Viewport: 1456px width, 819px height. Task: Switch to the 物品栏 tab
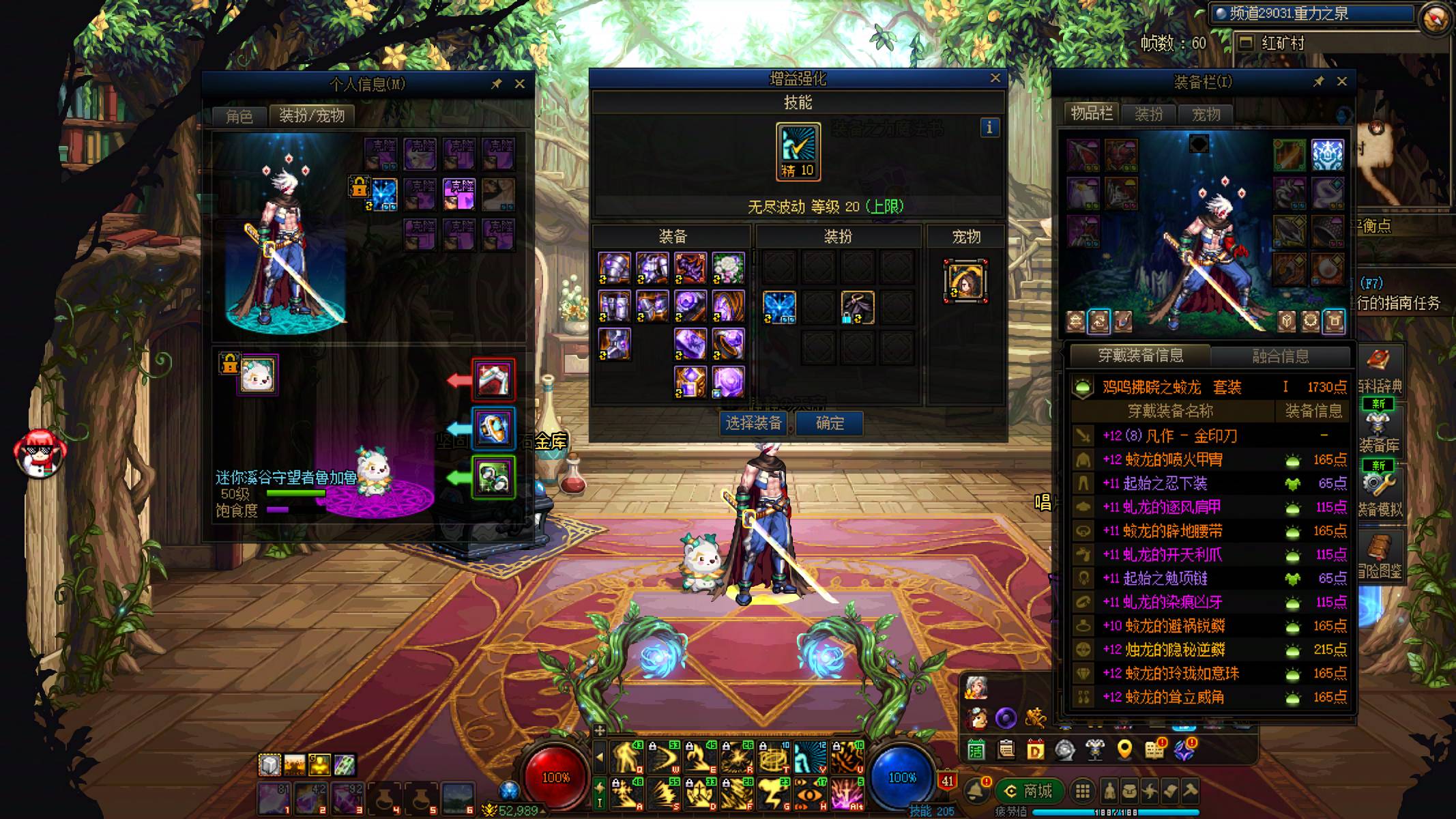[1091, 114]
